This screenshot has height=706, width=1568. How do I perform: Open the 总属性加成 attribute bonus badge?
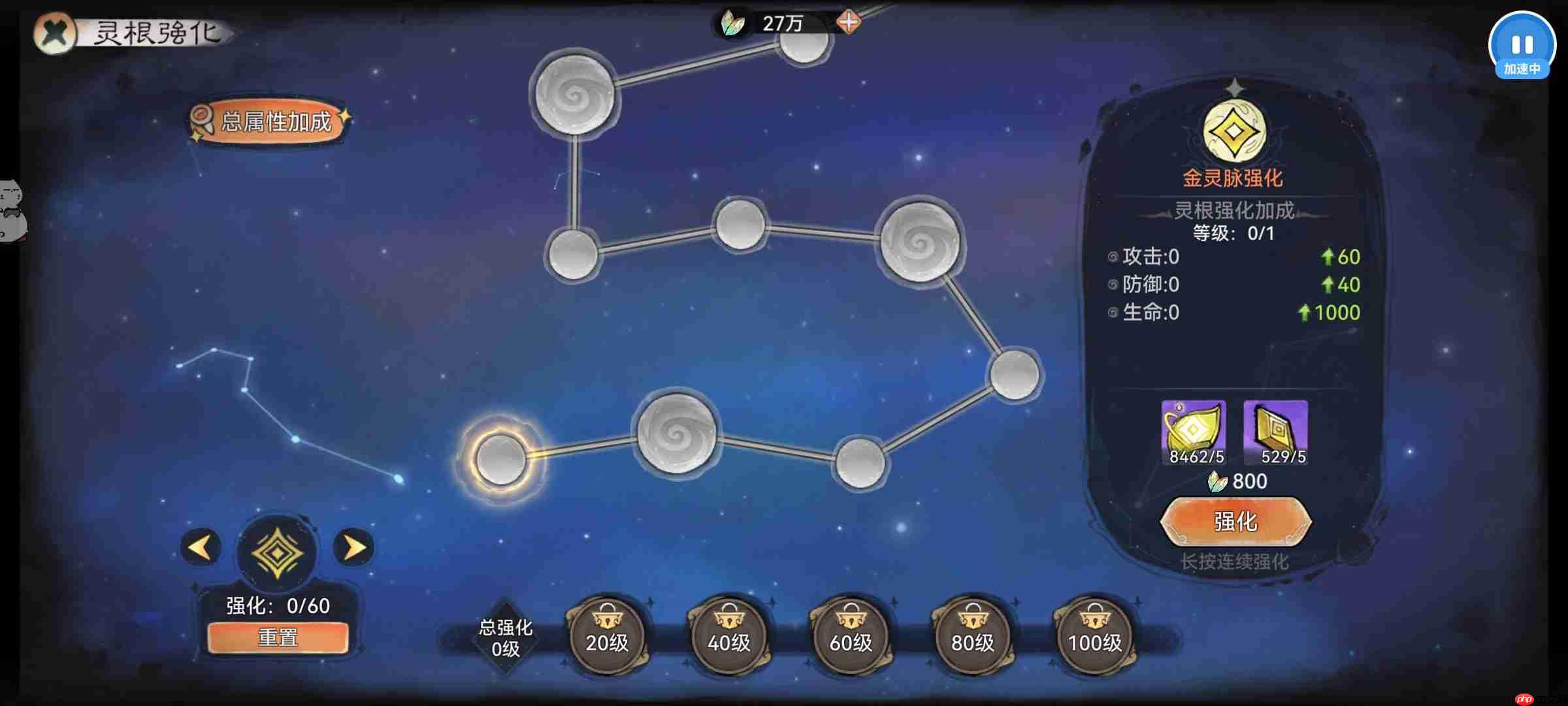tap(267, 120)
